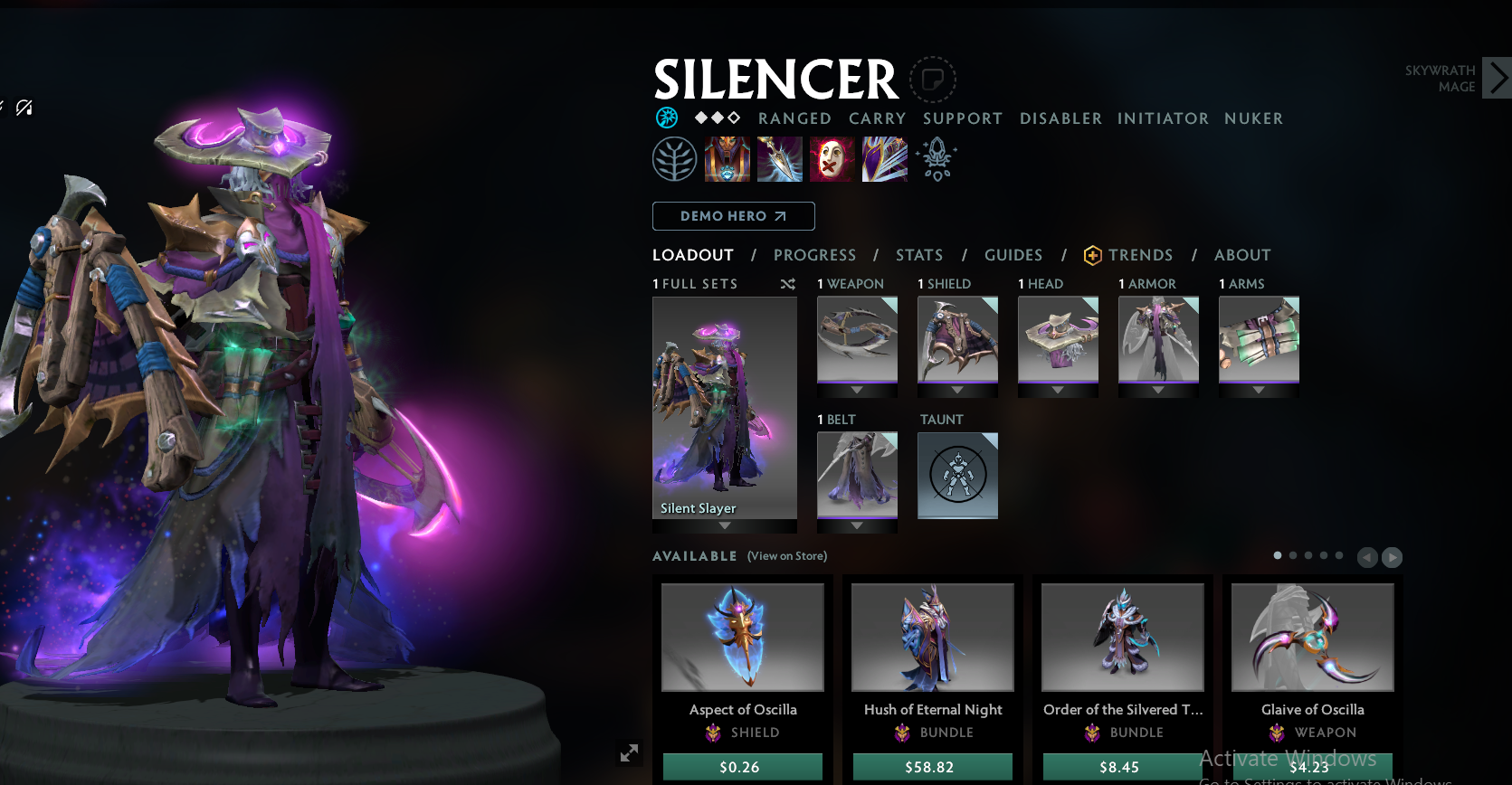Select the second pagination dot above the arrows

1293,556
